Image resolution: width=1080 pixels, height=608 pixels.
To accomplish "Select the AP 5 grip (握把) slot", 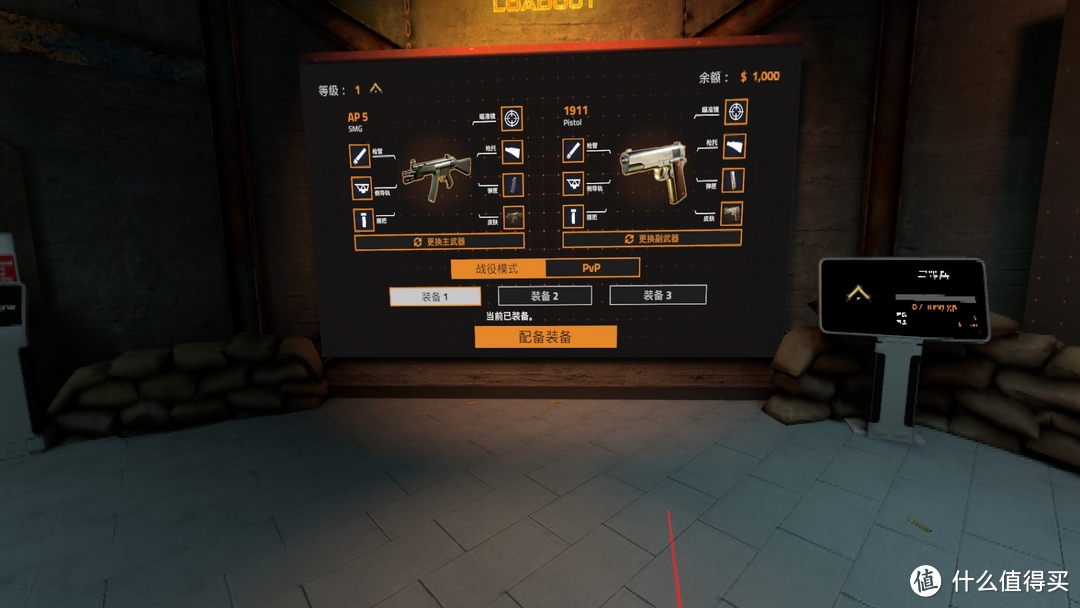I will point(360,220).
